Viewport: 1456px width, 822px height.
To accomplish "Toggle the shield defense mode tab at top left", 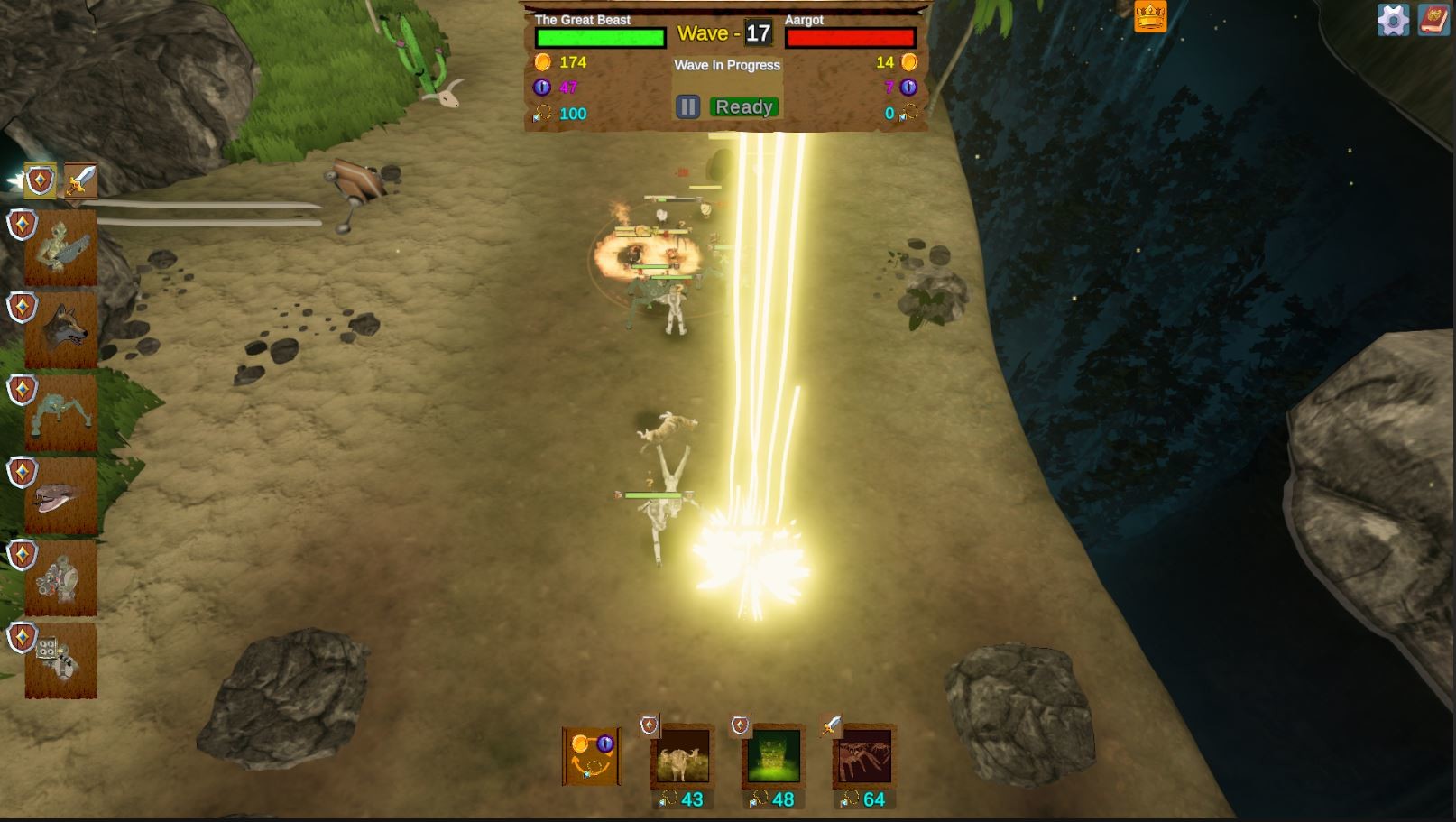I will click(x=38, y=180).
